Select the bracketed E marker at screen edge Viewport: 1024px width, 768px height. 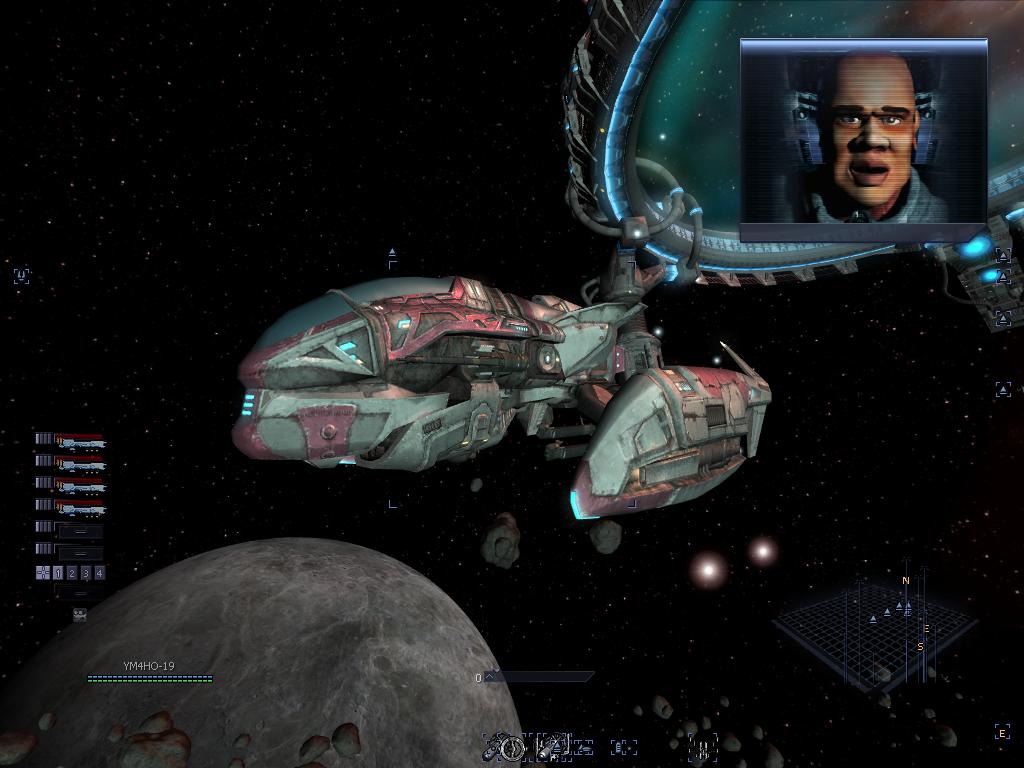pyautogui.click(x=1001, y=734)
